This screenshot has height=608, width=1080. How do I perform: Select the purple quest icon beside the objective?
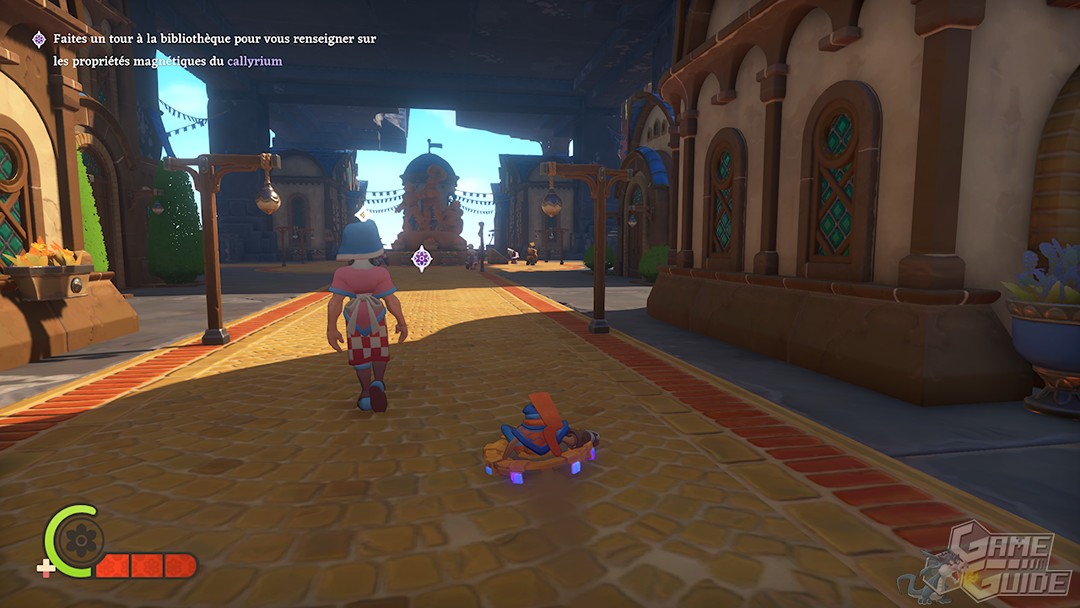coord(39,39)
